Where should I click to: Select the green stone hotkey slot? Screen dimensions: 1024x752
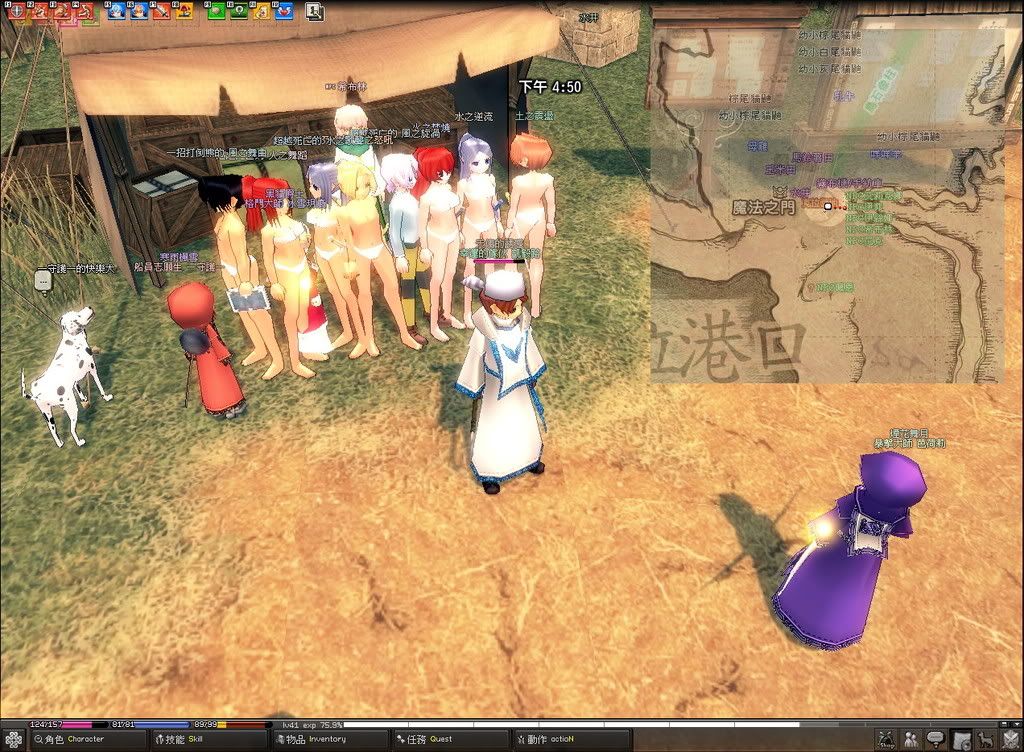tap(217, 12)
